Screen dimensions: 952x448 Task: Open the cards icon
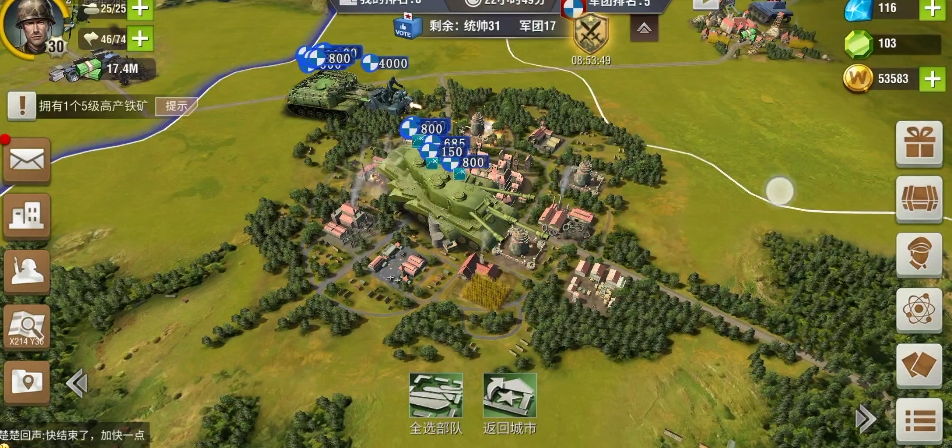(918, 366)
